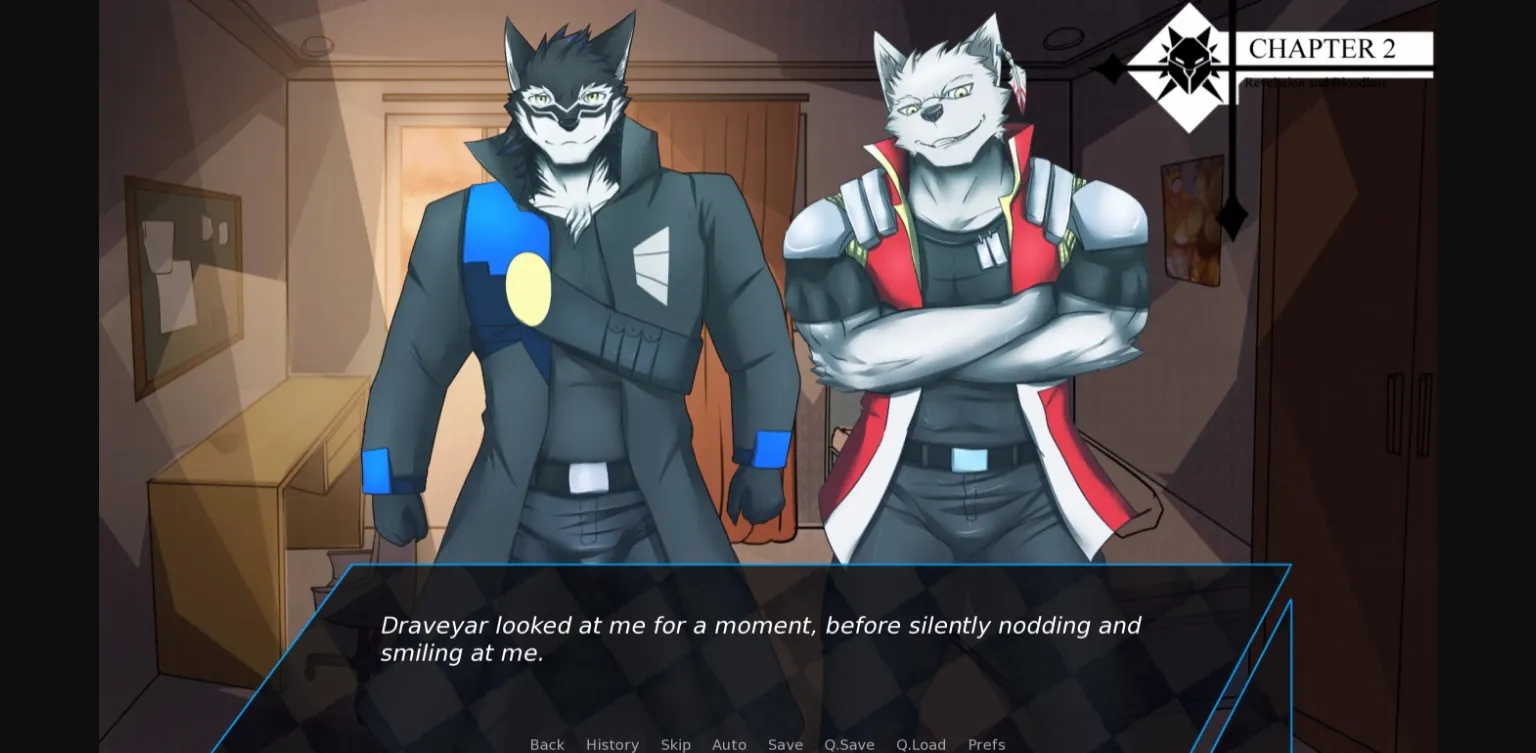The width and height of the screenshot is (1536, 753).
Task: Click the earpiece on the grey wolf's ear
Action: [999, 51]
